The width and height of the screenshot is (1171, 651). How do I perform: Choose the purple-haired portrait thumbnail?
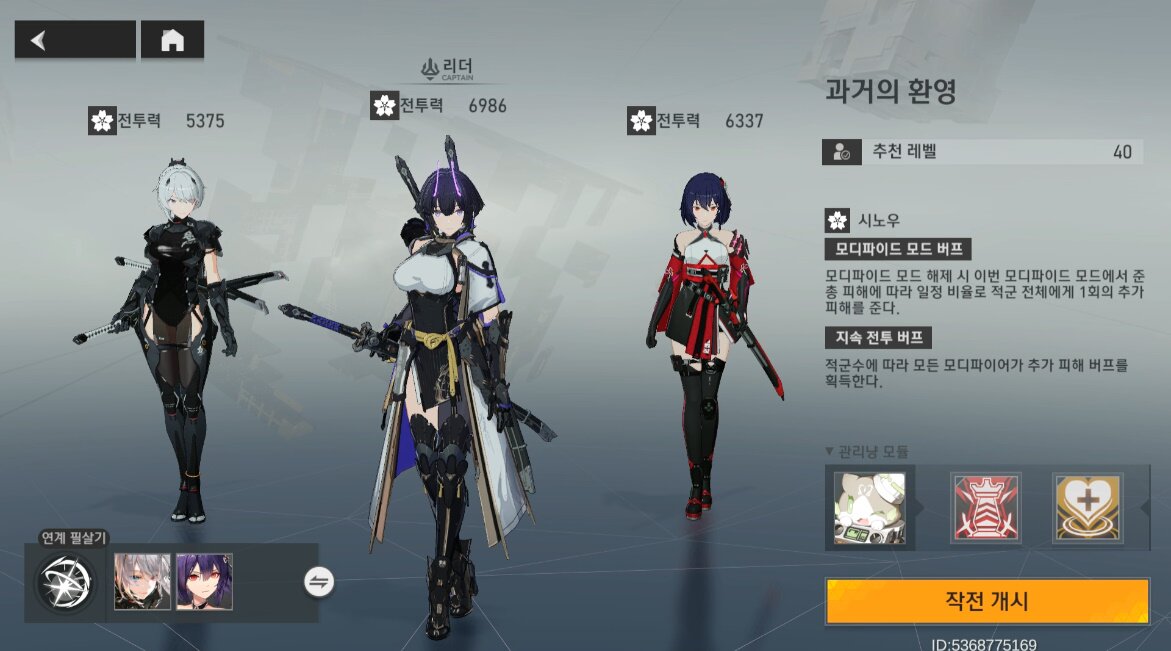204,582
